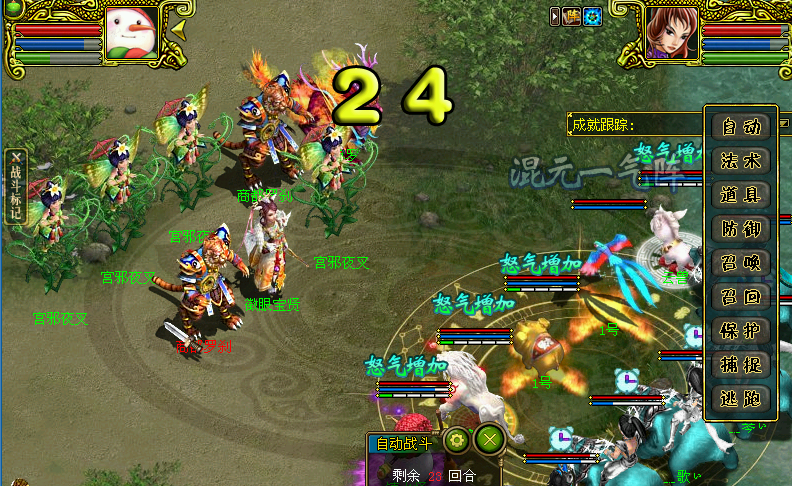The height and width of the screenshot is (486, 792).
Task: Close the 自动战斗 auto-battle panel
Action: 489,439
